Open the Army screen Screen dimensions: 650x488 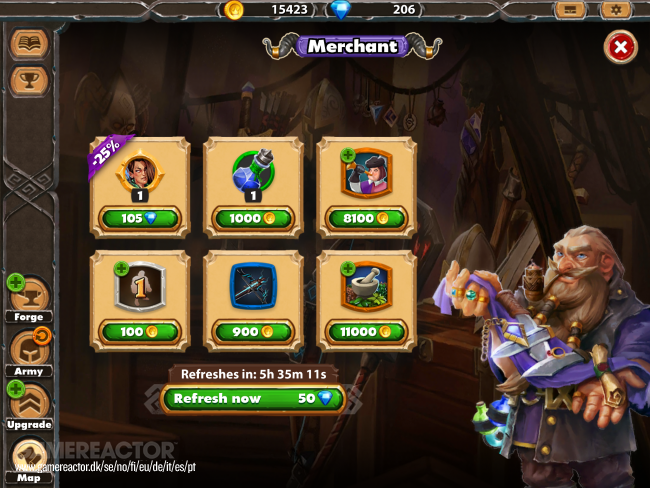tap(28, 350)
